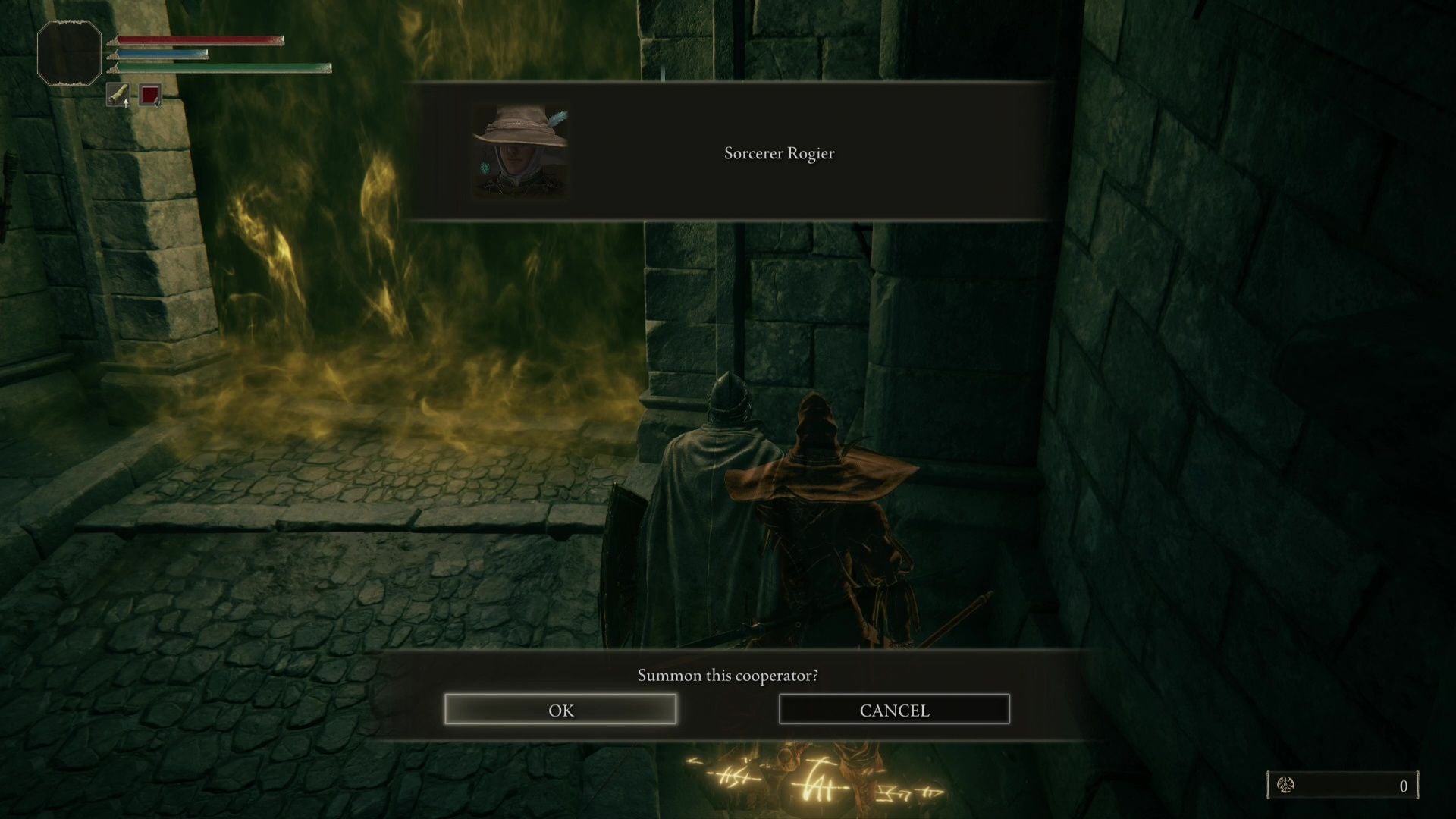
Task: Select Sorcerer Rogier's portrait
Action: point(520,152)
